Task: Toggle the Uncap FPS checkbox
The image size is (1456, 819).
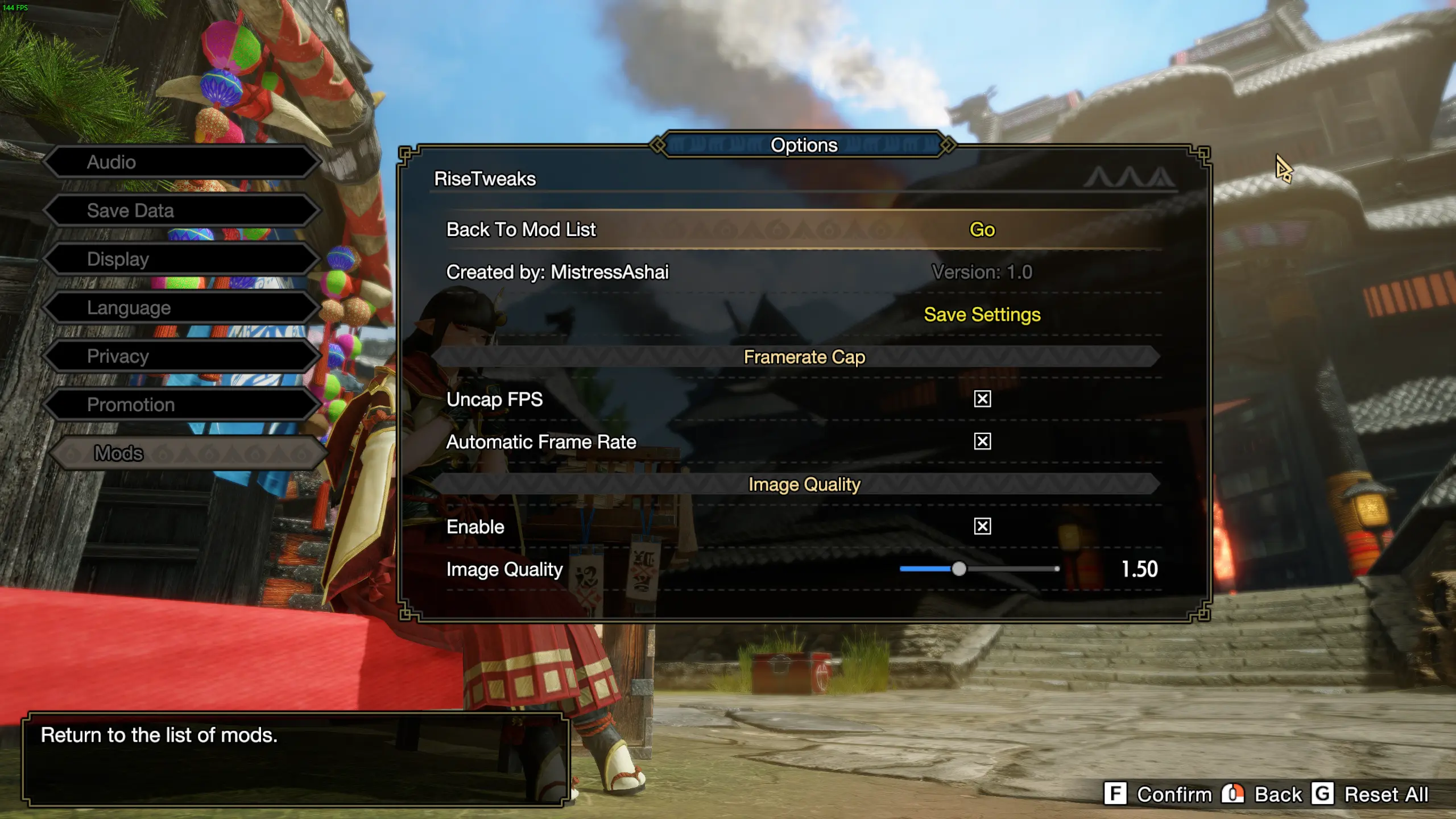Action: coord(982,399)
